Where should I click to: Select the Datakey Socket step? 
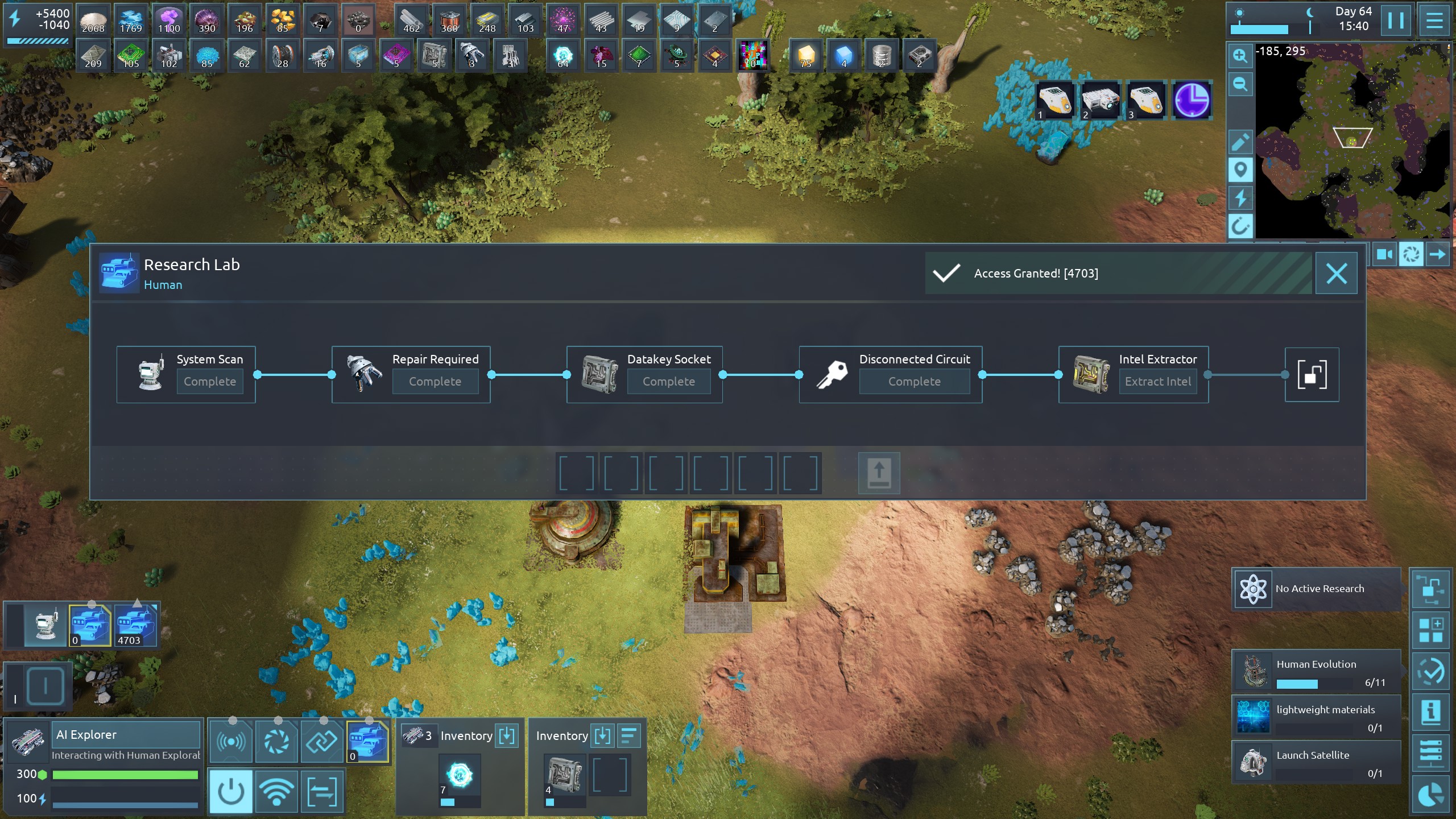tap(644, 374)
